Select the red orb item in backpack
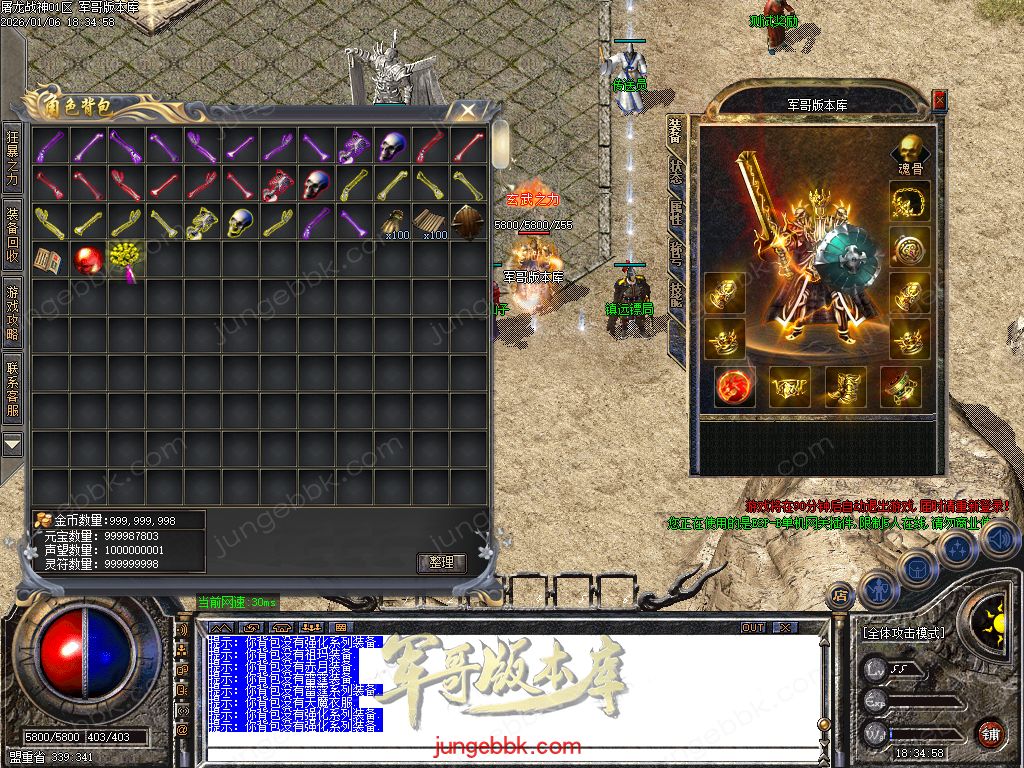 [88, 259]
